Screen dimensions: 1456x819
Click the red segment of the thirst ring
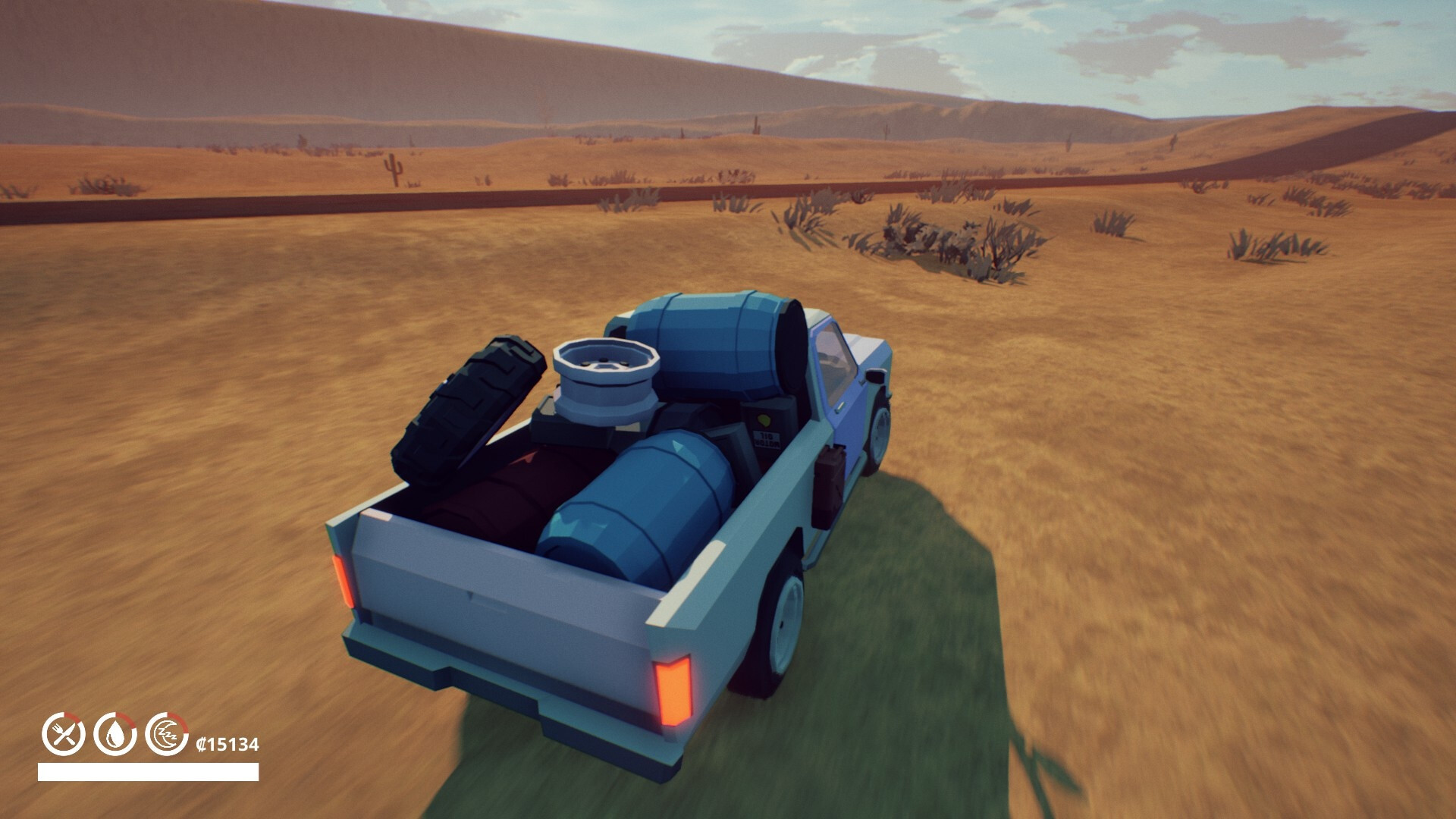(x=127, y=722)
